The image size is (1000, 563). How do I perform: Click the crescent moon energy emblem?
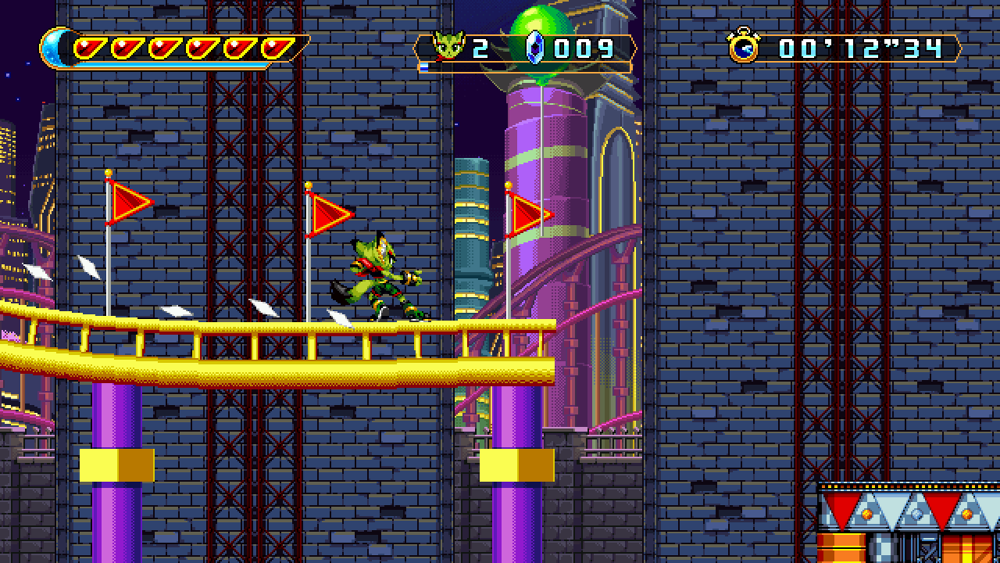click(x=56, y=47)
